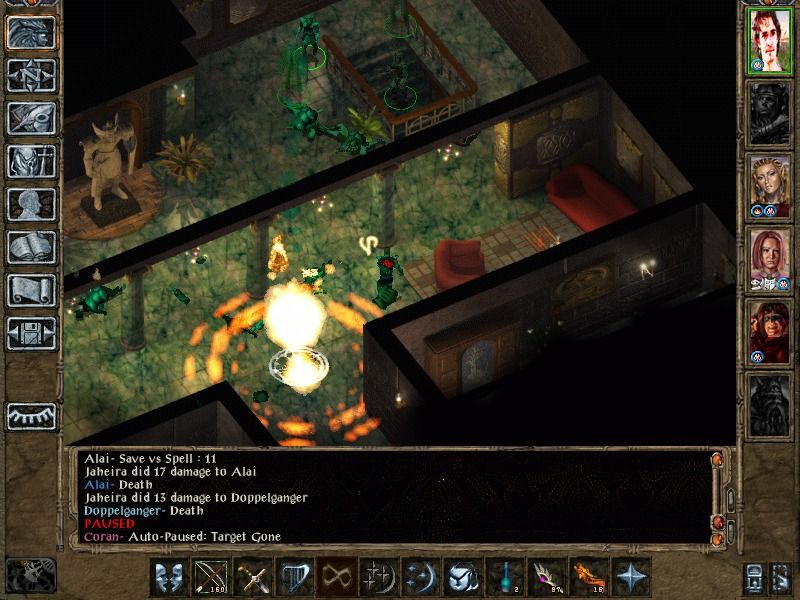Image resolution: width=800 pixels, height=600 pixels.
Task: Open the area map compass button
Action: point(31,75)
